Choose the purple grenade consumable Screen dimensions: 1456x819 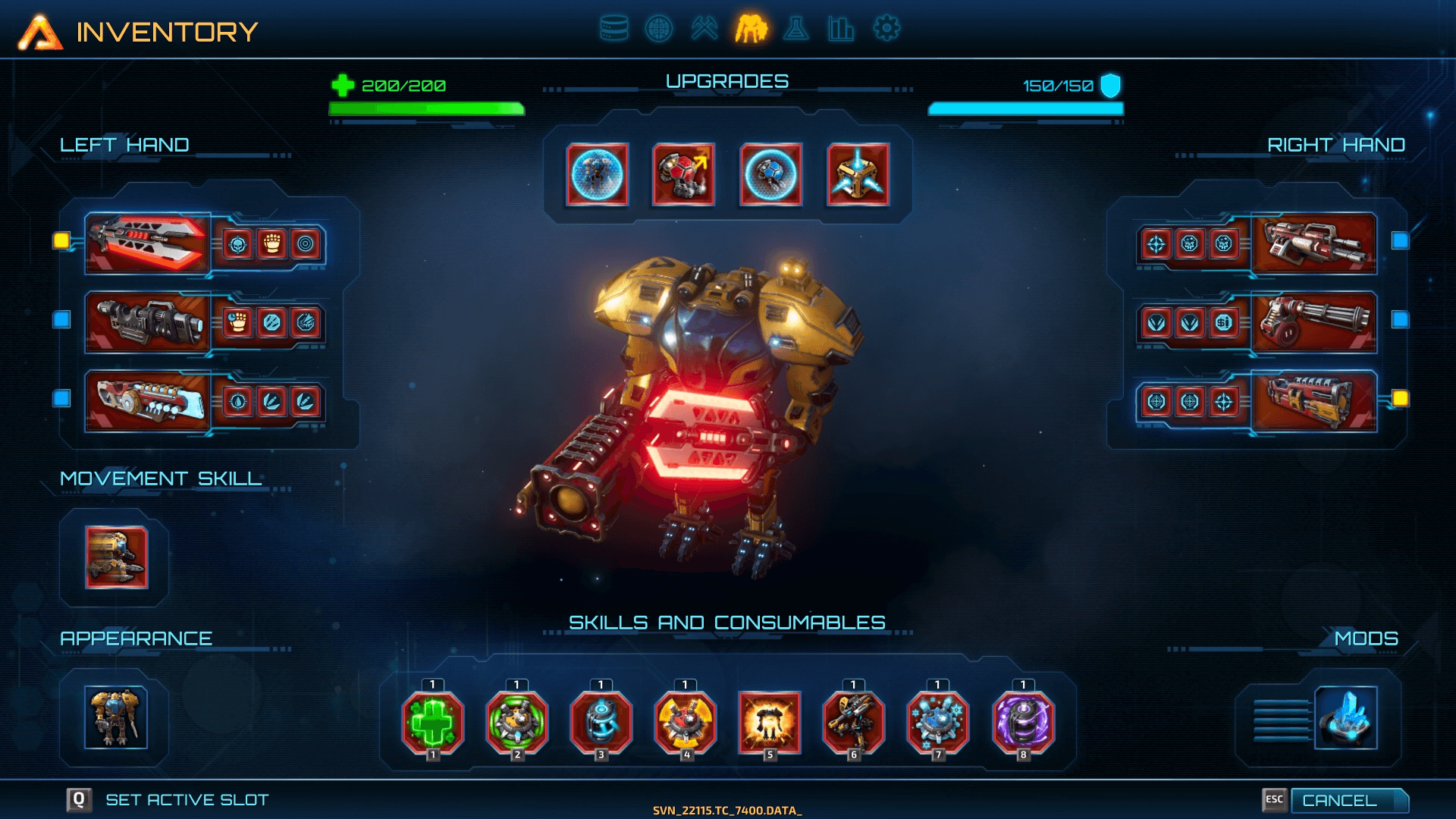1023,722
